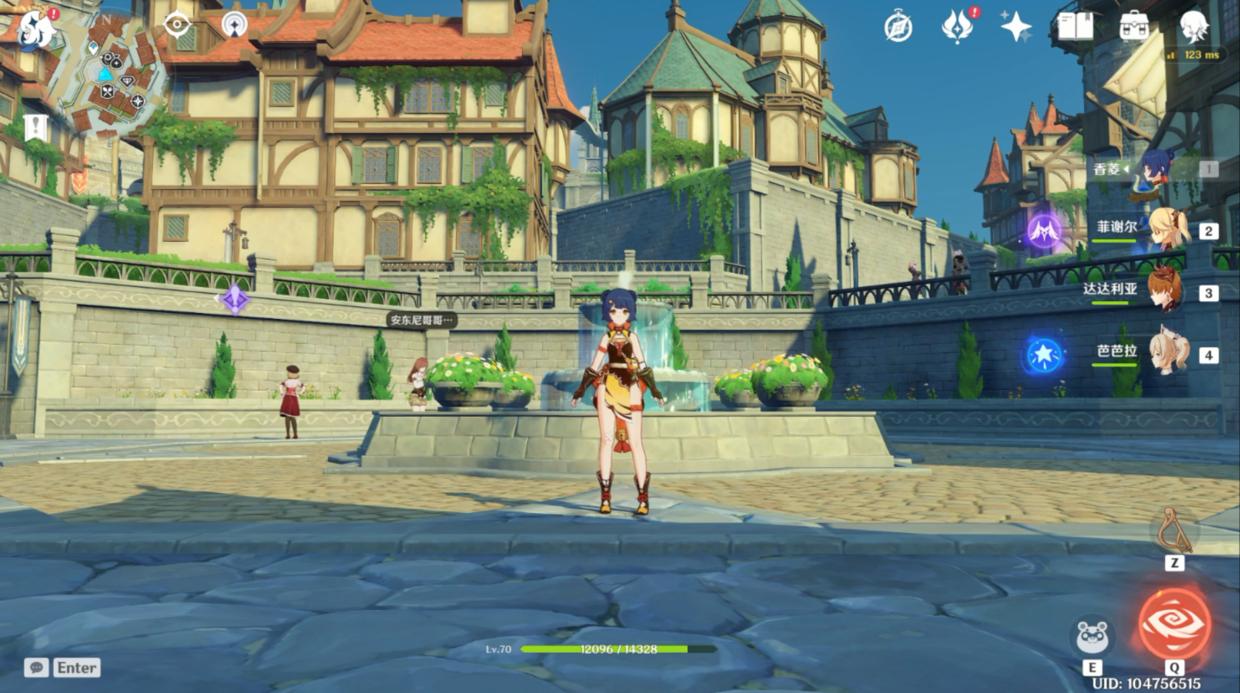Open the map from the minimap
Screen dimensions: 1240x693
[x=110, y=75]
